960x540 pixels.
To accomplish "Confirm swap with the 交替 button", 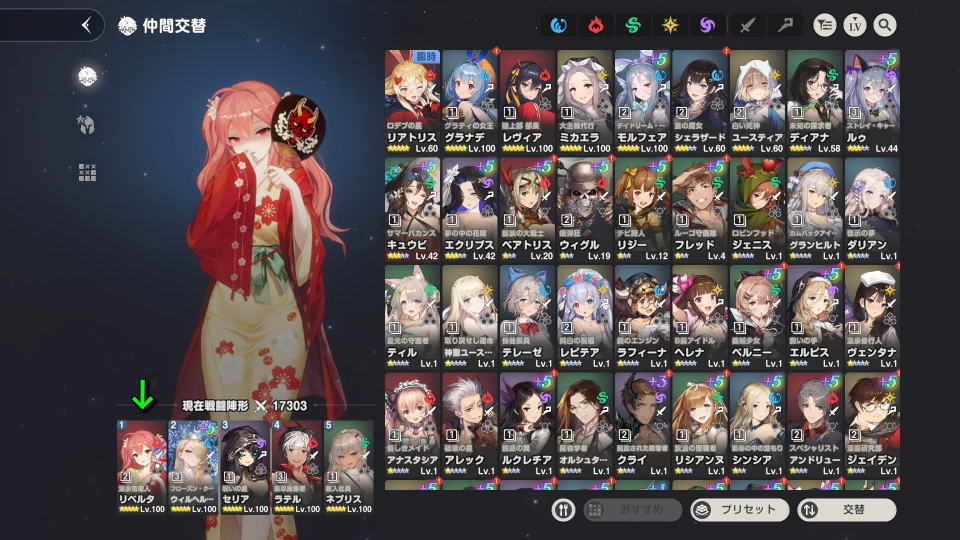I will coord(846,509).
